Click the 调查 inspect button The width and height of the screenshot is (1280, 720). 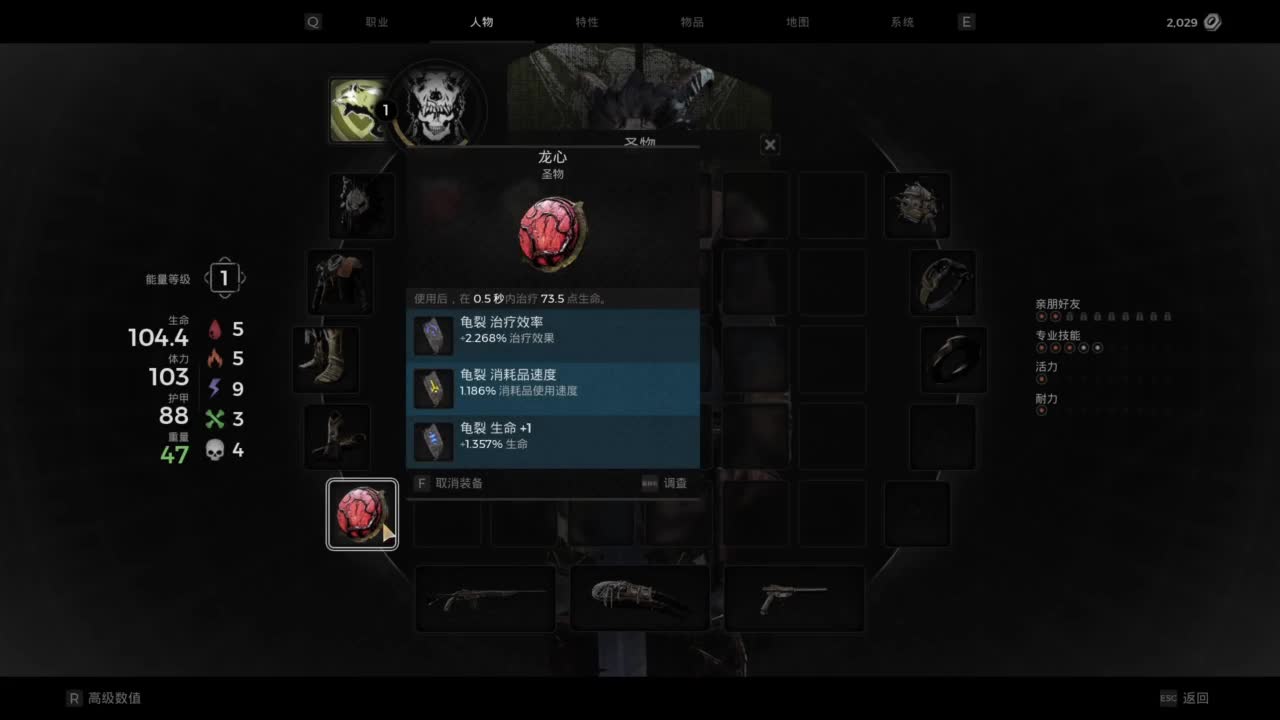tap(675, 483)
